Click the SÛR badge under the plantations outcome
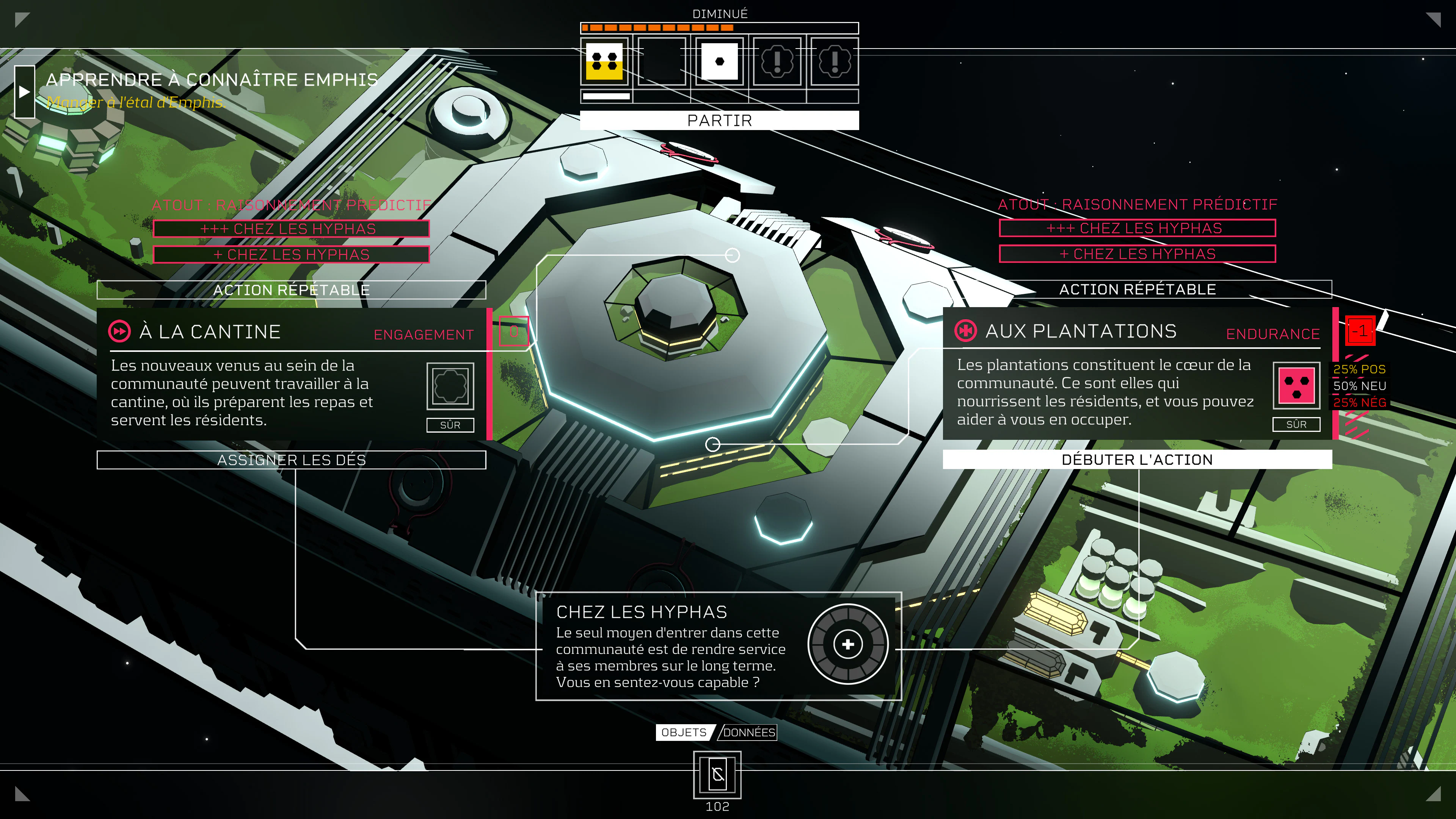Image resolution: width=1456 pixels, height=819 pixels. click(x=1296, y=425)
